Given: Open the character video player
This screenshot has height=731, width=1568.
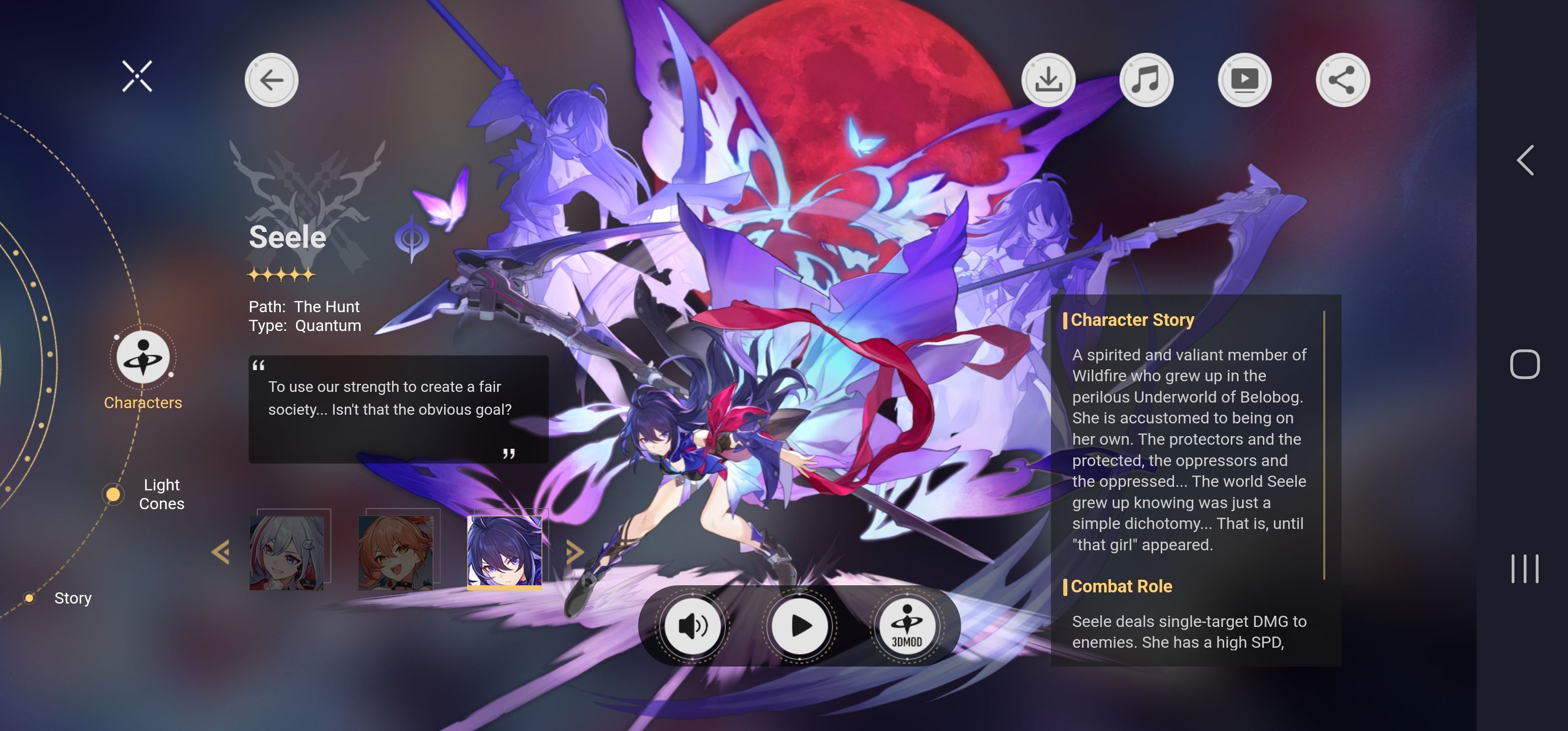Looking at the screenshot, I should pyautogui.click(x=1245, y=80).
